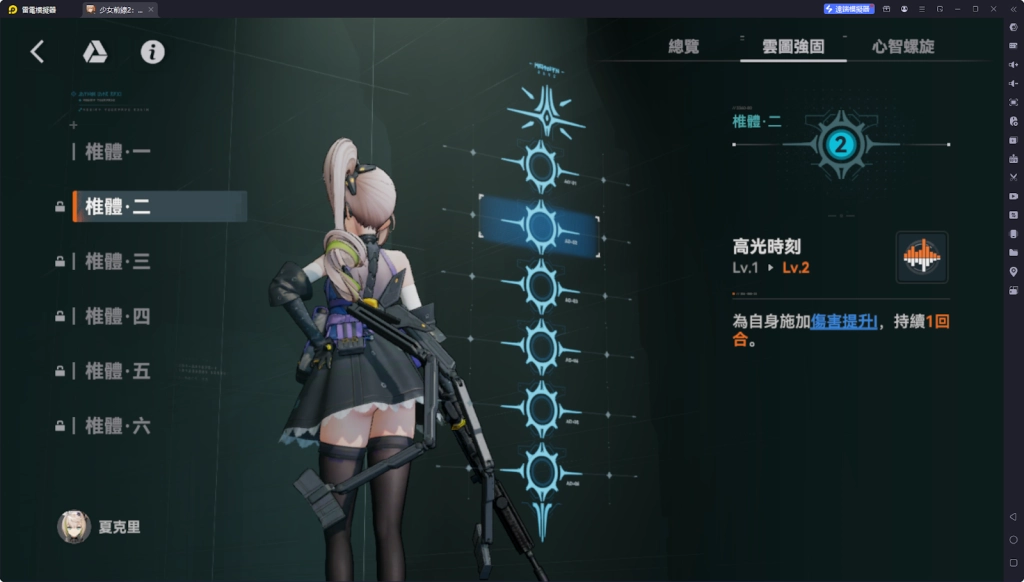
Task: Select the 雲圖強固 tab
Action: click(792, 46)
